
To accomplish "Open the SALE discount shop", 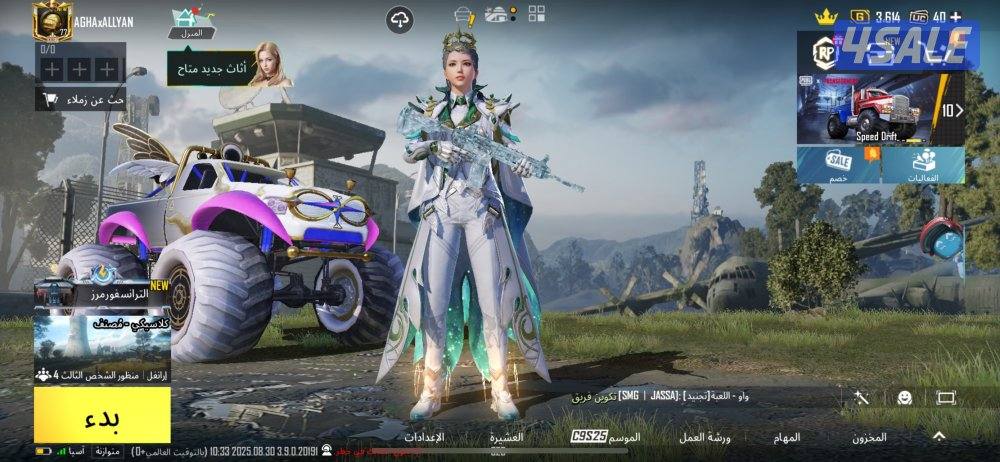I will click(838, 164).
